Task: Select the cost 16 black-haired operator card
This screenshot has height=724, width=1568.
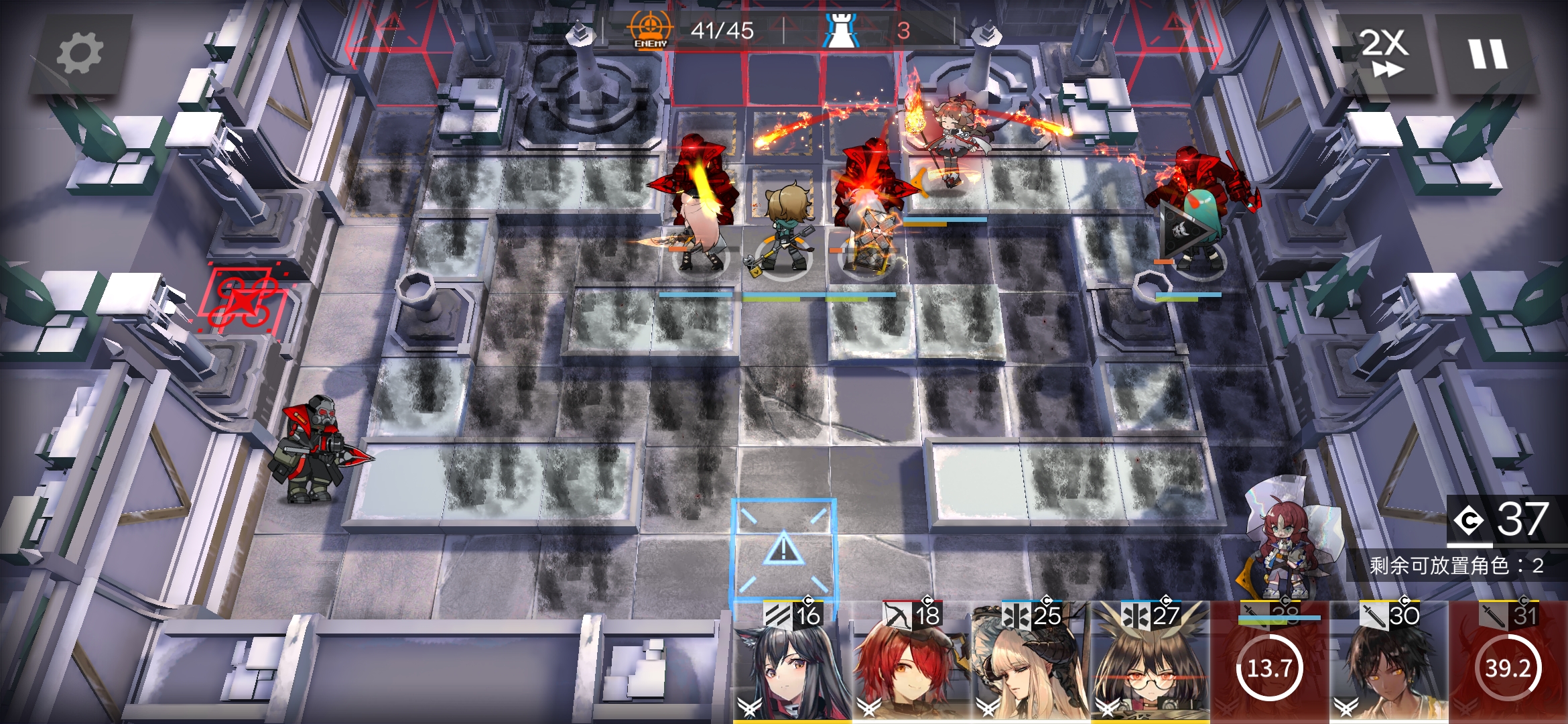Action: tap(792, 664)
